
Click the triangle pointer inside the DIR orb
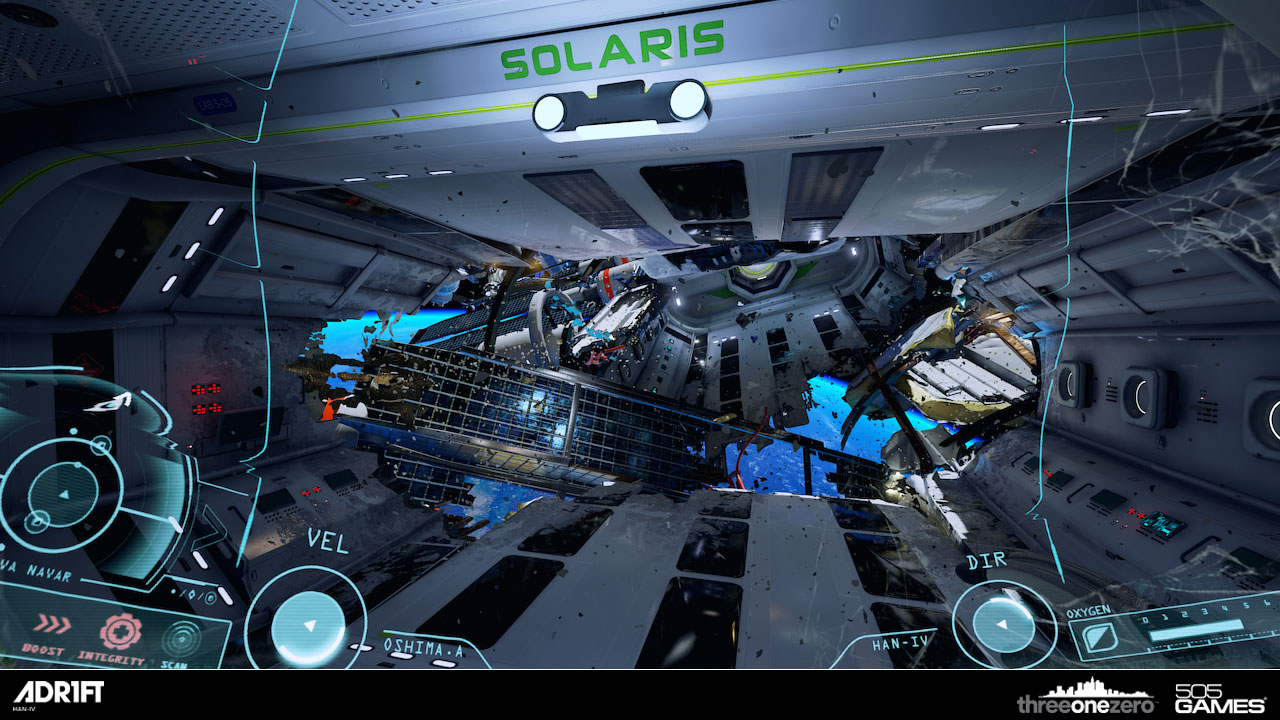[1003, 624]
